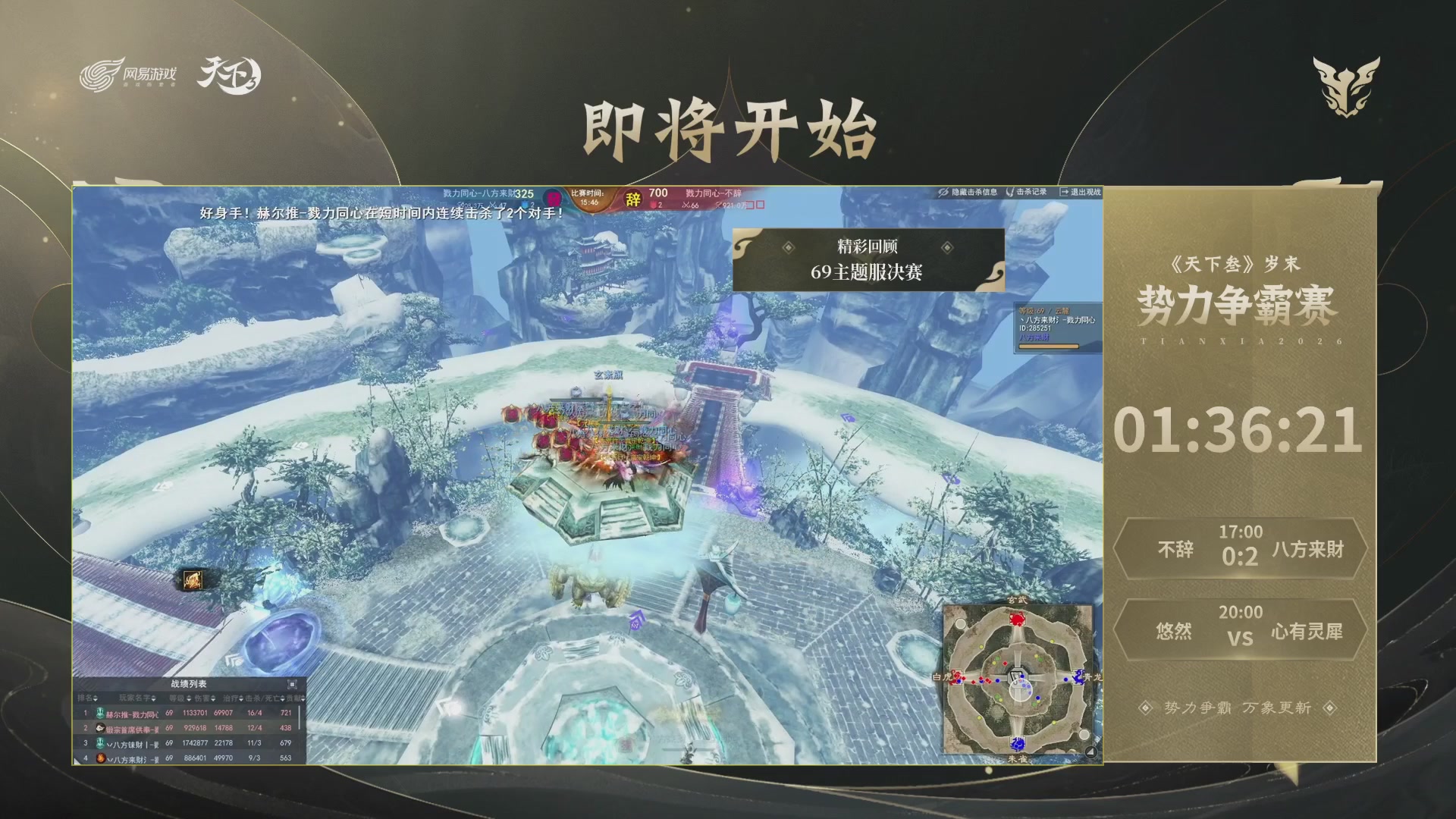The width and height of the screenshot is (1456, 819).
Task: Click the yellow 辞 faction emblem near score 700
Action: click(x=635, y=198)
